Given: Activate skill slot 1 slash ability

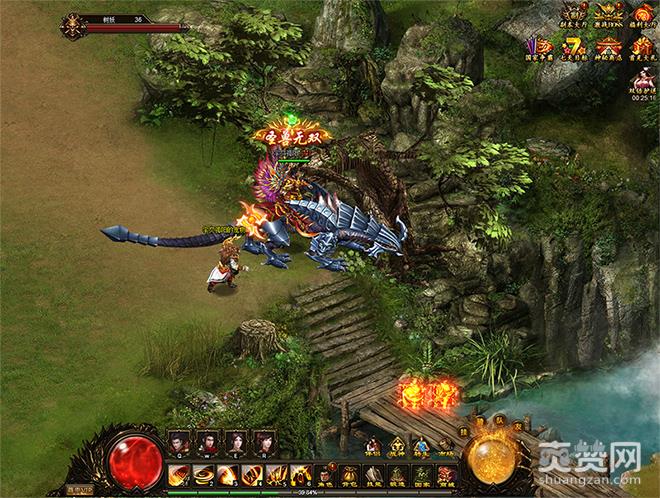Looking at the screenshot, I should pyautogui.click(x=179, y=474).
